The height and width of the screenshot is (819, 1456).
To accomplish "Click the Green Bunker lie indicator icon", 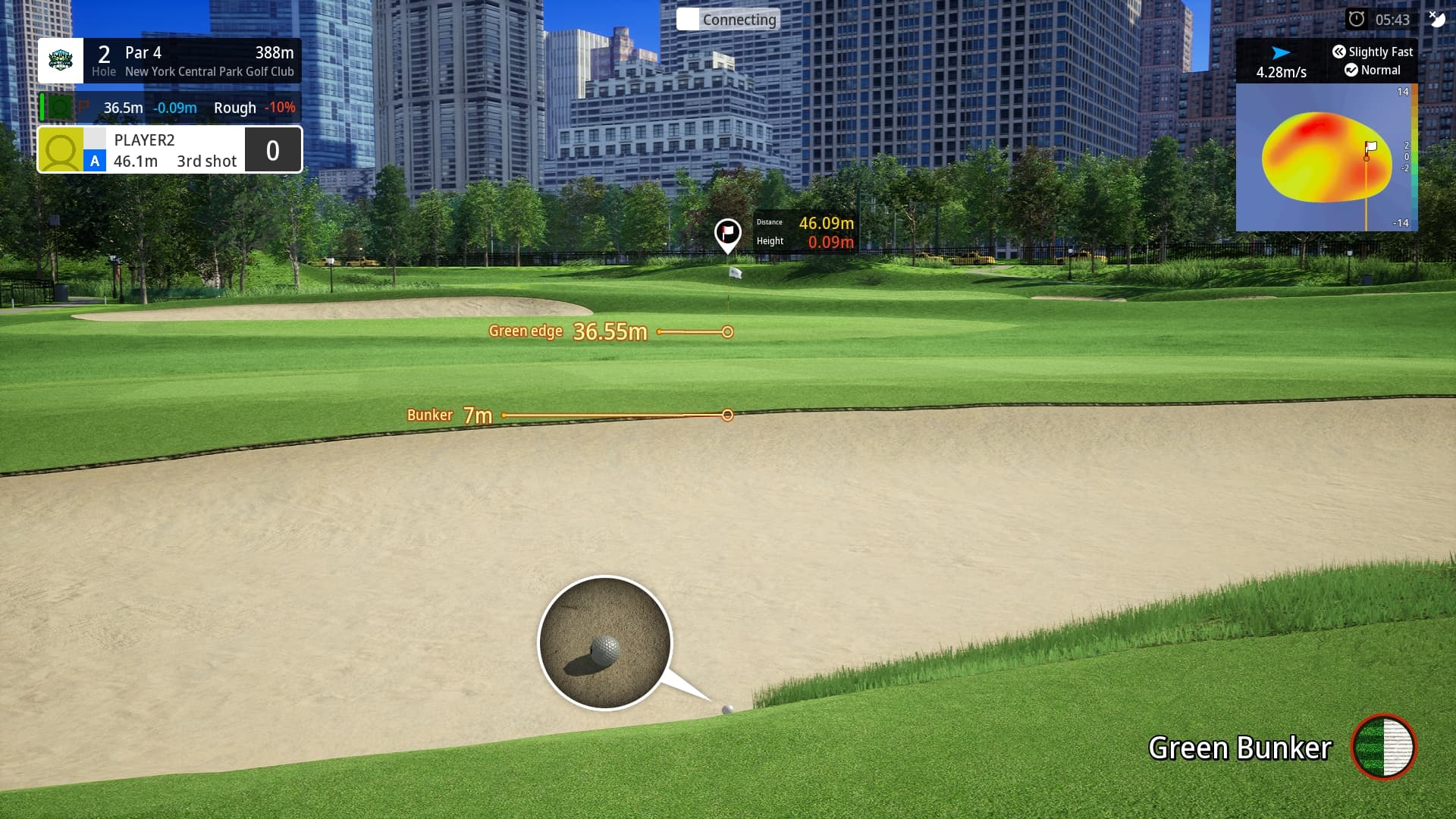I will coord(1384,747).
